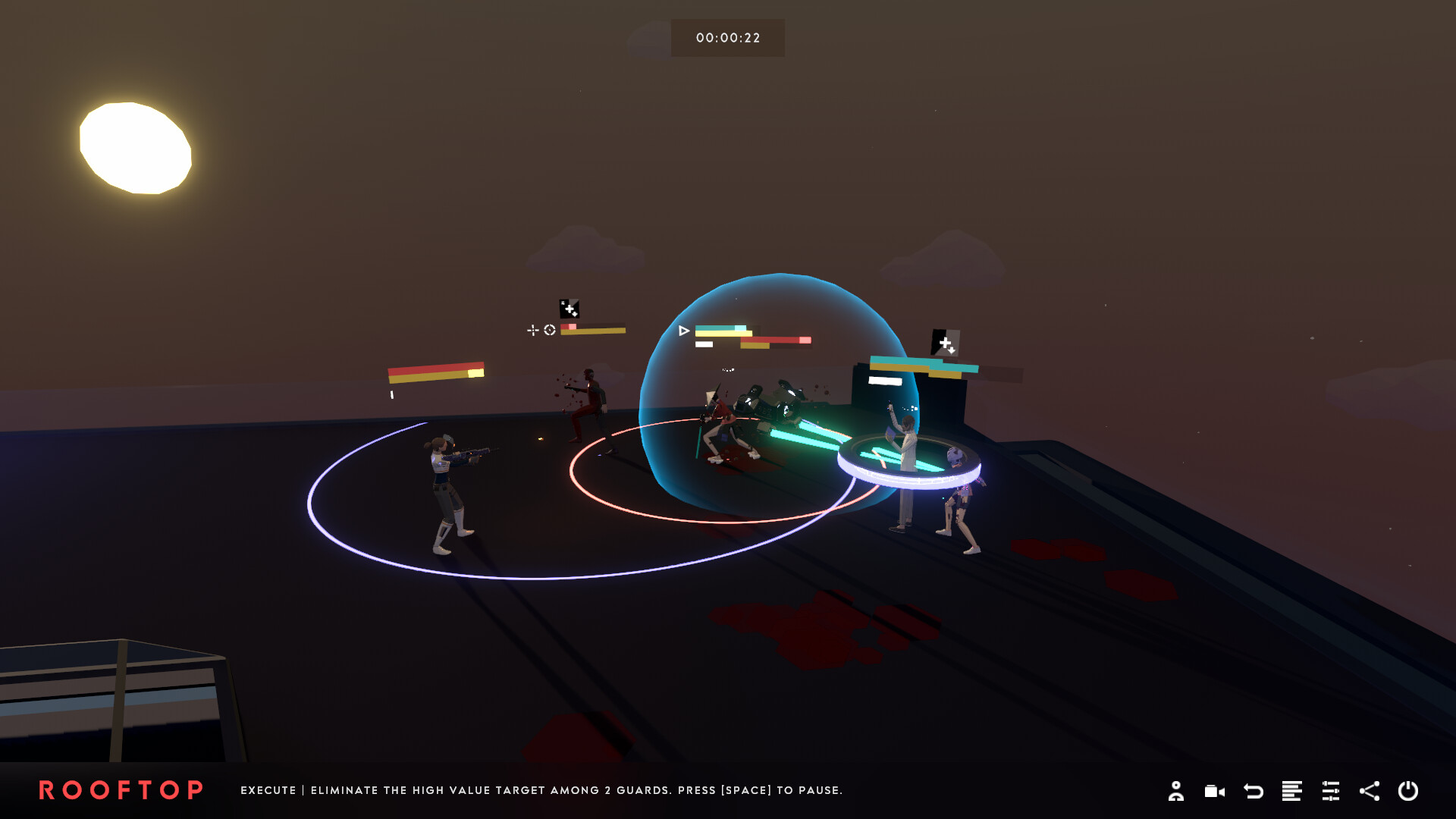Open the mission log icon
The image size is (1456, 819).
(1293, 792)
